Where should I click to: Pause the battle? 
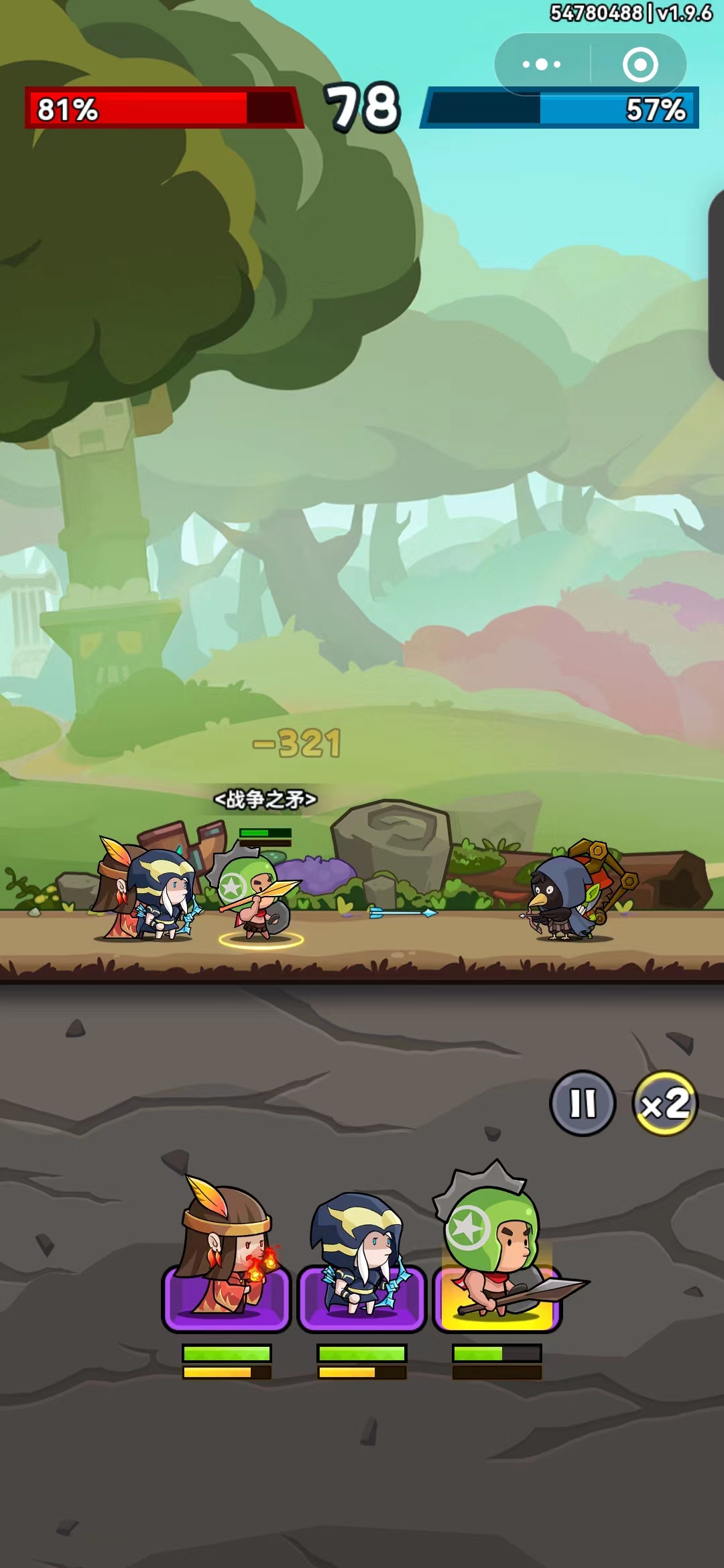(x=583, y=1102)
